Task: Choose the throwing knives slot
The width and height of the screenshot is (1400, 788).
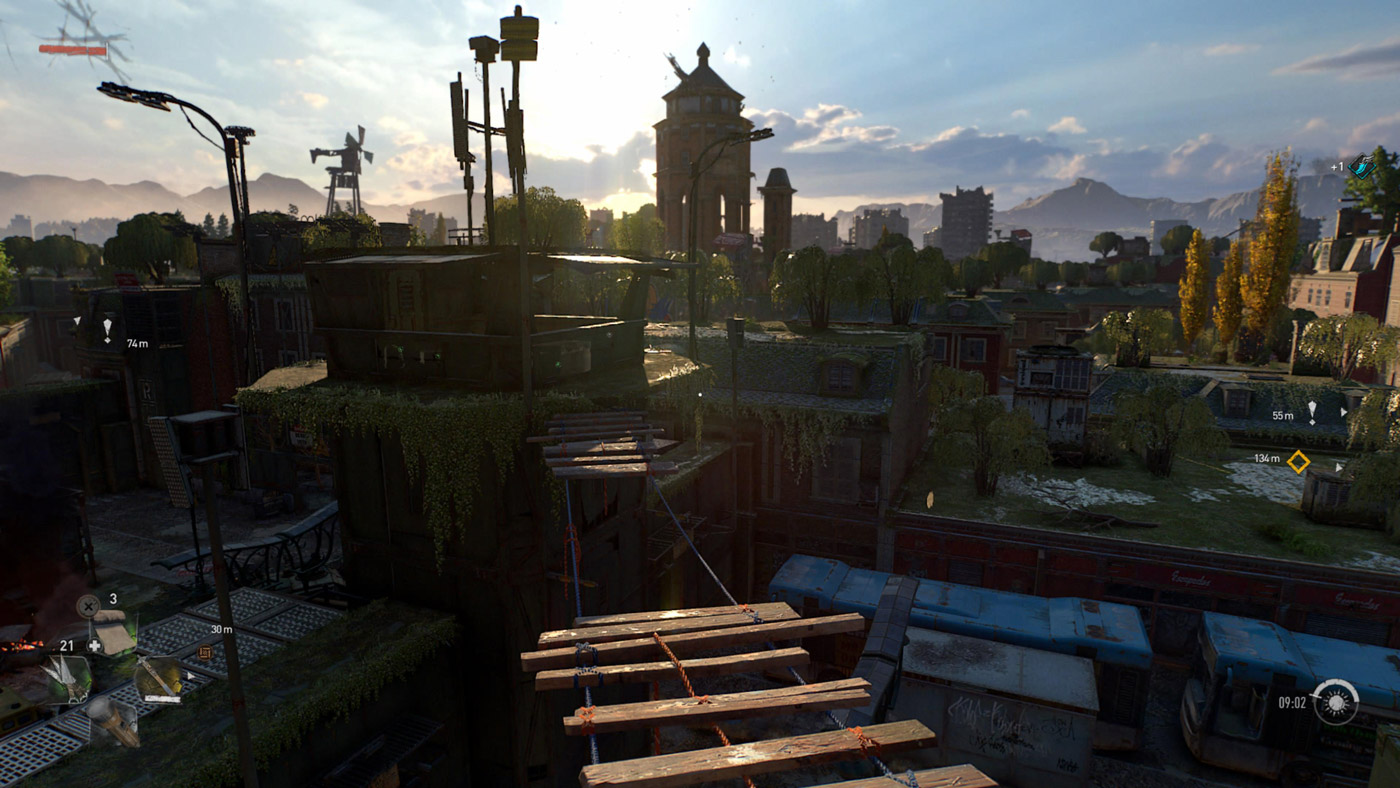Action: pyautogui.click(x=66, y=680)
